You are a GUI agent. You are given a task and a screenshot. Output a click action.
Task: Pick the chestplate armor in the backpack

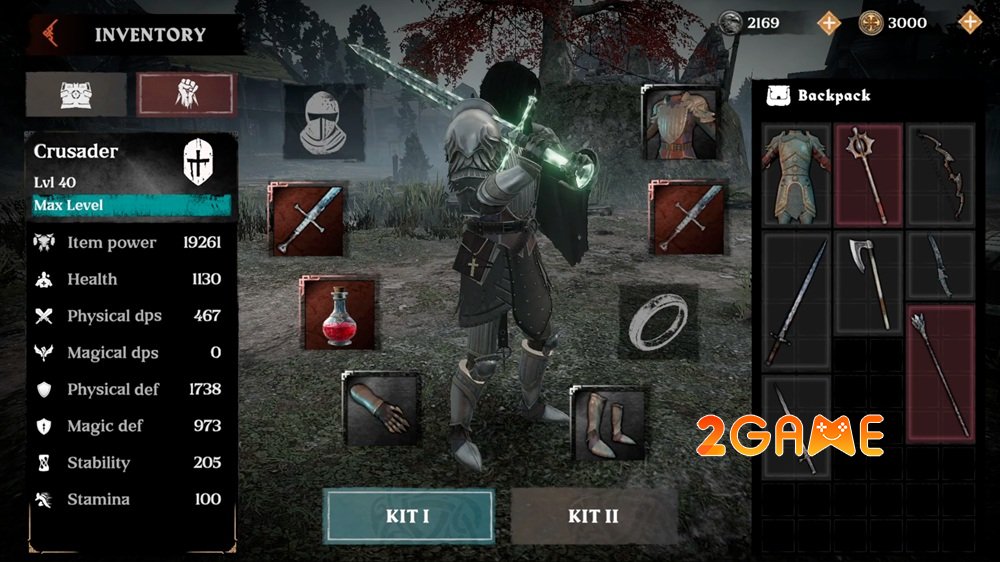[796, 176]
